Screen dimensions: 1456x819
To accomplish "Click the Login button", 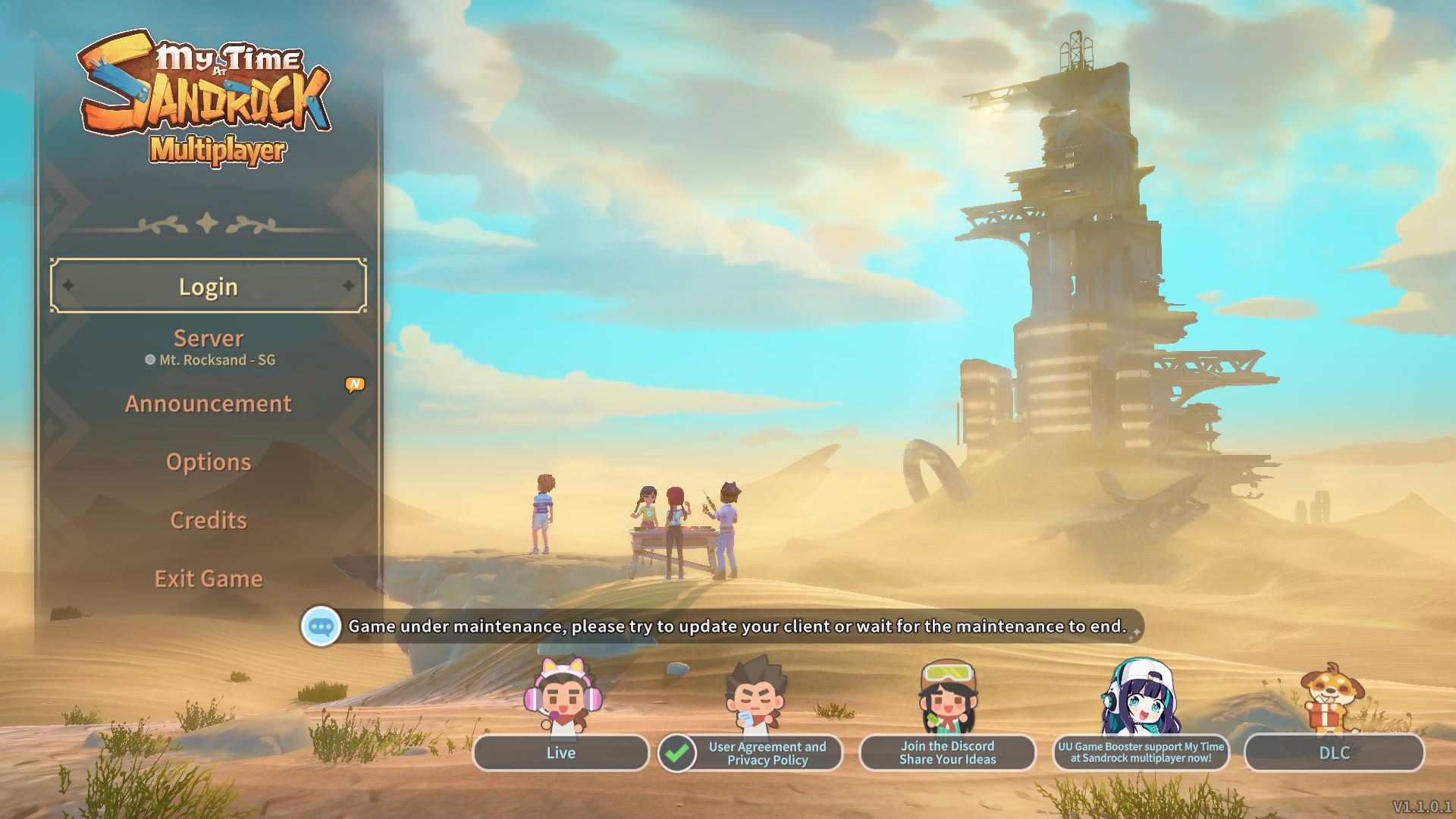I will pos(209,287).
